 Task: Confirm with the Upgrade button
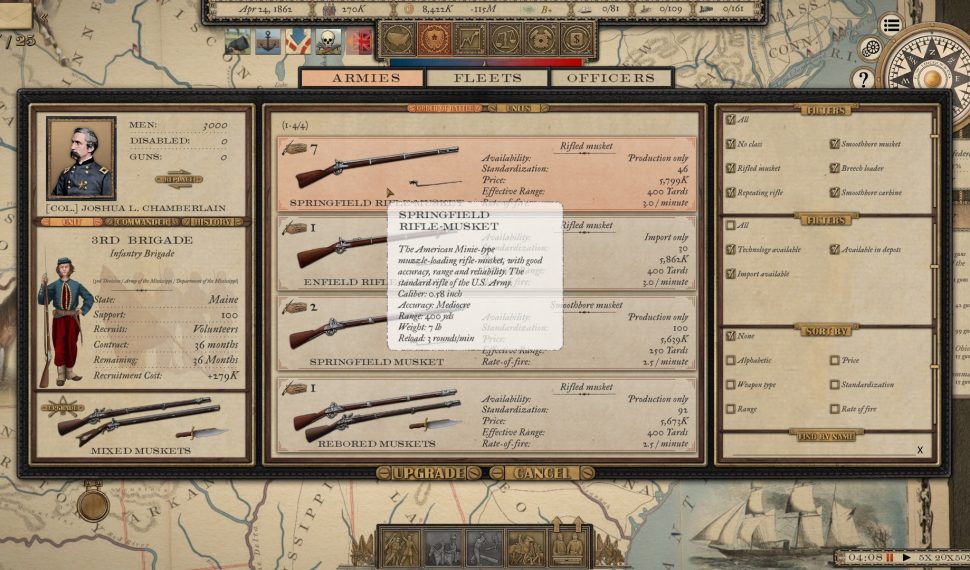pyautogui.click(x=429, y=473)
